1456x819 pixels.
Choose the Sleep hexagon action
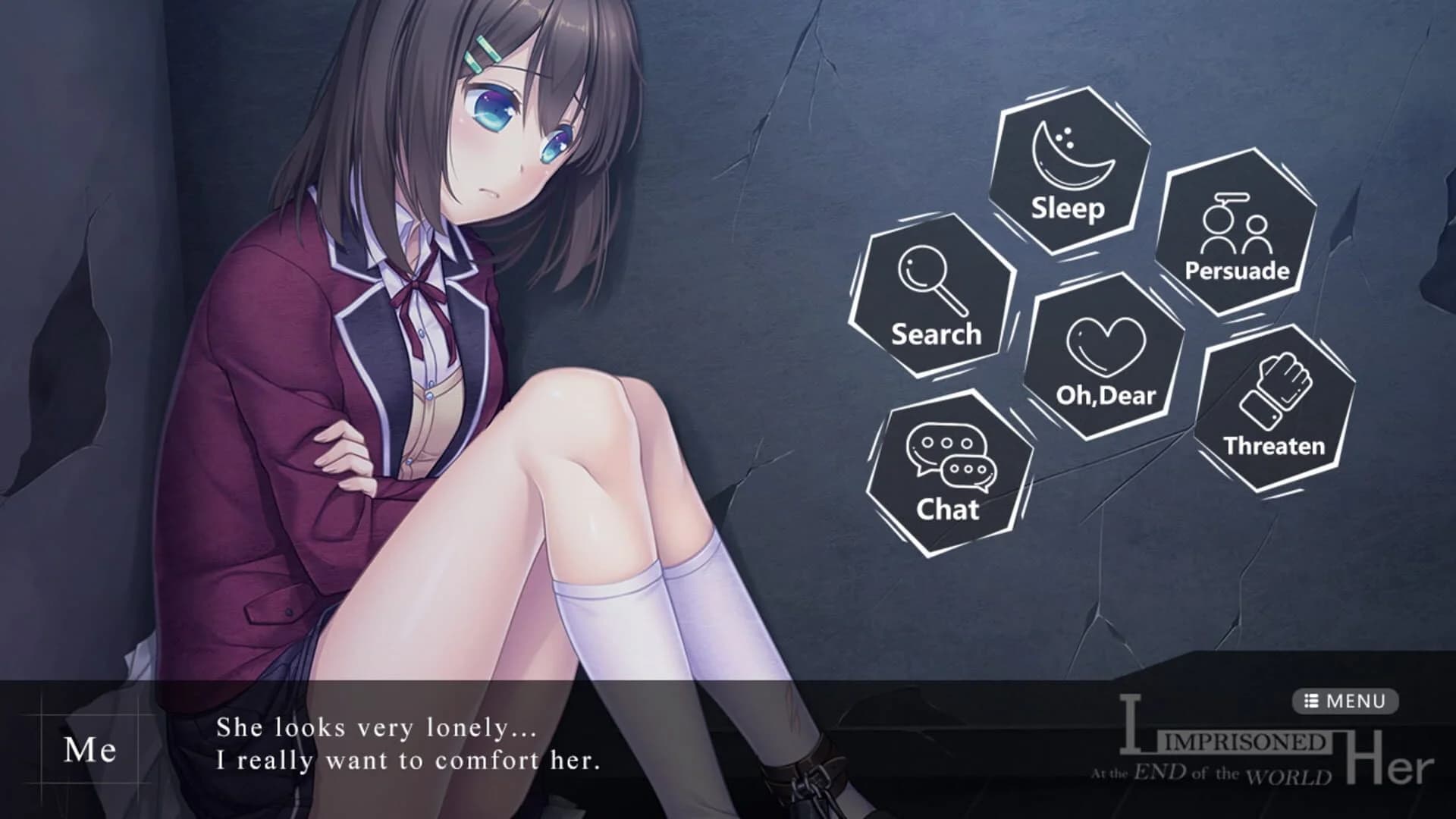(x=1068, y=171)
